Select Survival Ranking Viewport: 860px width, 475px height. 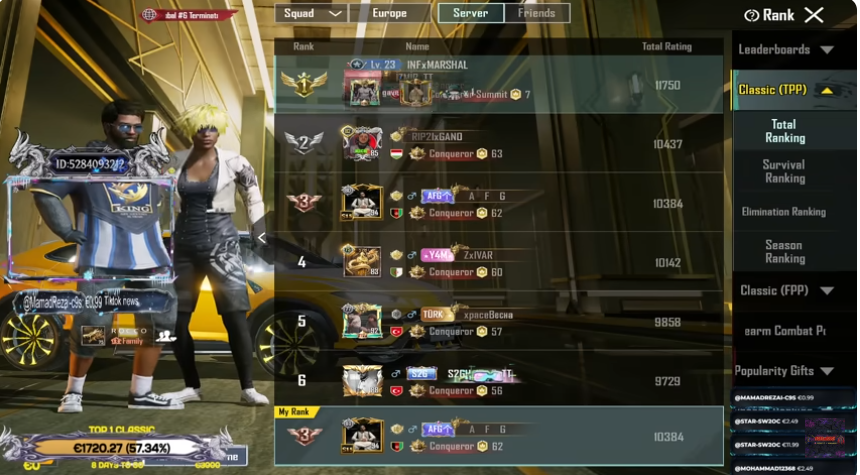785,171
